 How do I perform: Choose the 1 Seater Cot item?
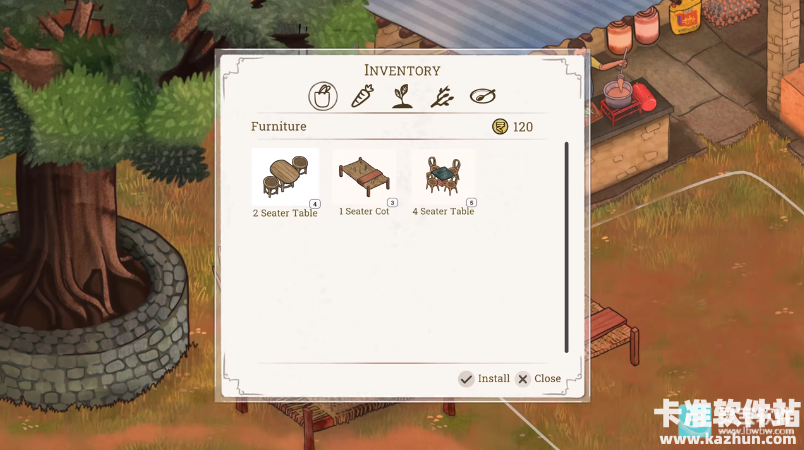364,178
